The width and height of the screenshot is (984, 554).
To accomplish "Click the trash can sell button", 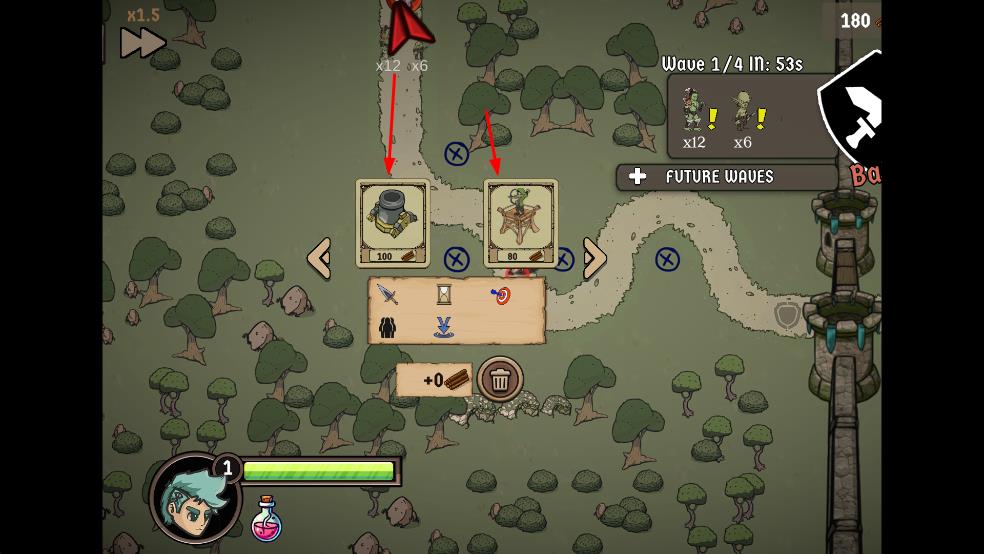I will tap(500, 379).
